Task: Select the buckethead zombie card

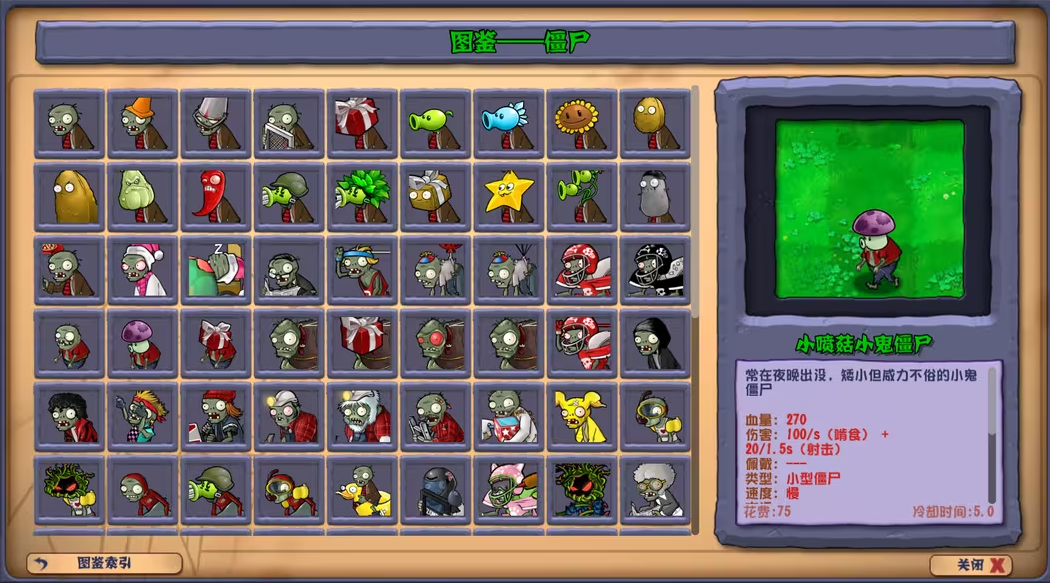Action: coord(216,124)
